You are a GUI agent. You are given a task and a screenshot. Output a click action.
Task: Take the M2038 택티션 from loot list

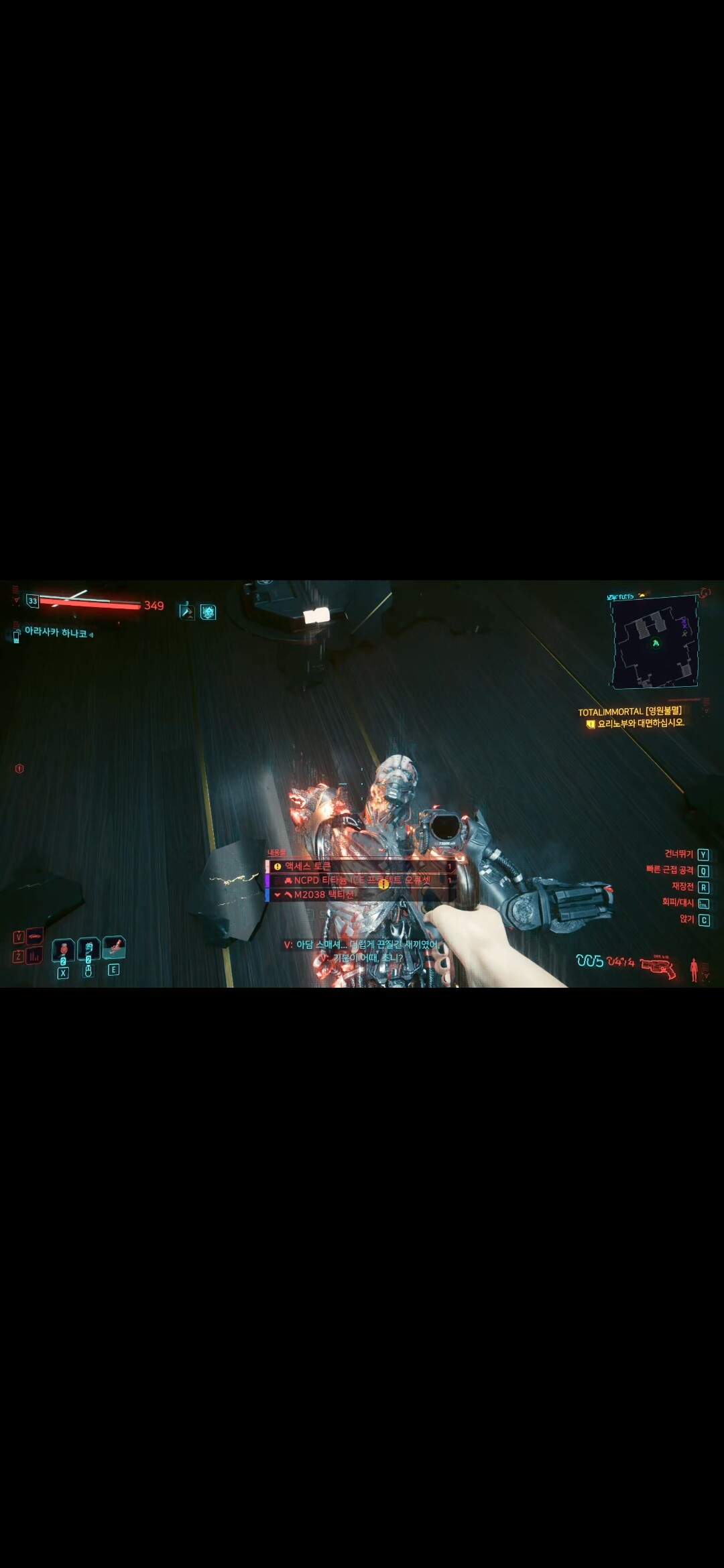[360, 895]
